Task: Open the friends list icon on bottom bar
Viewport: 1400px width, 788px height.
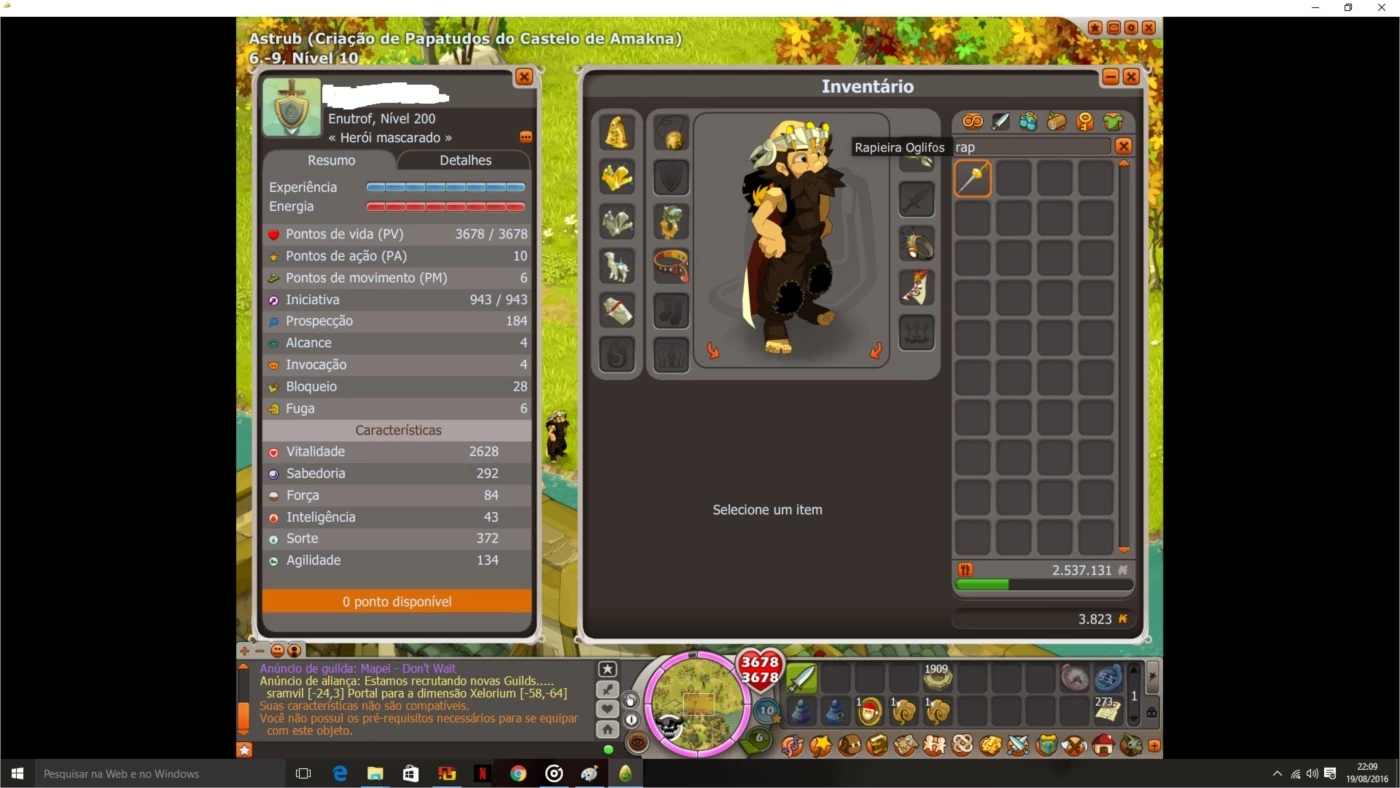Action: tap(933, 745)
